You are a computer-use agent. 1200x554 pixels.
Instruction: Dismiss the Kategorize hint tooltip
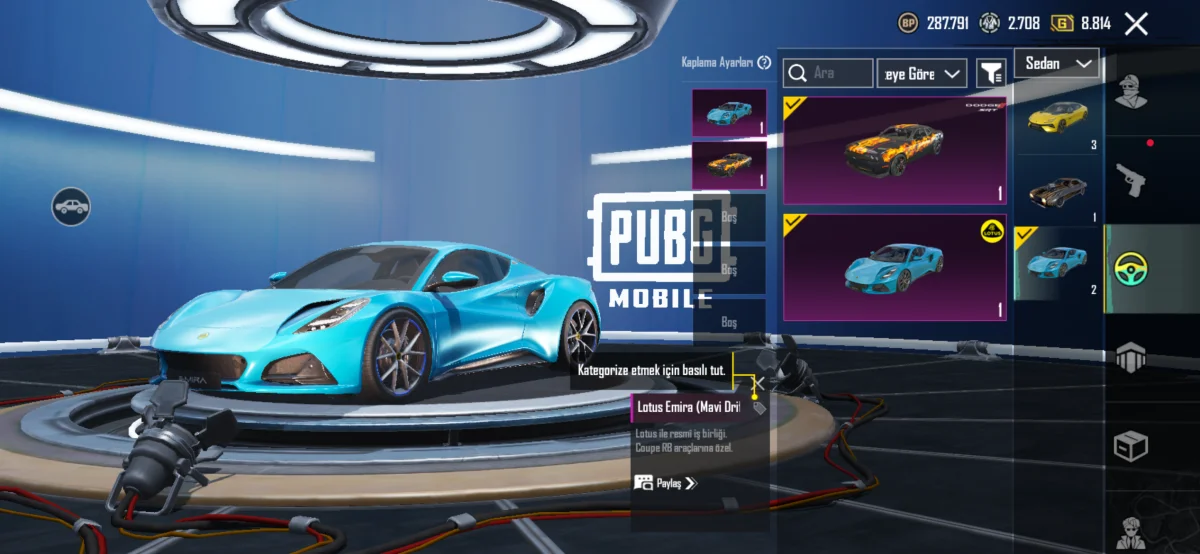click(x=759, y=382)
